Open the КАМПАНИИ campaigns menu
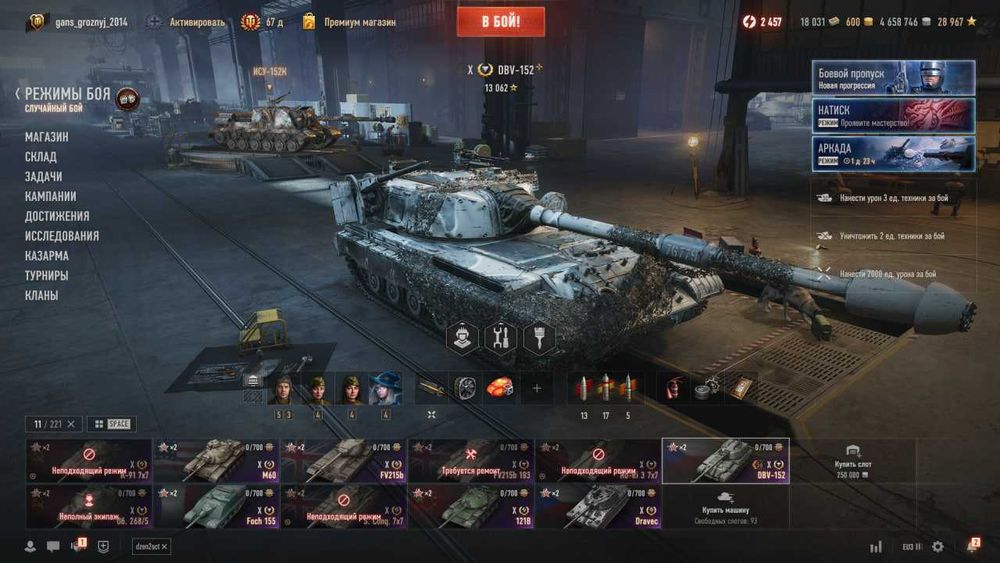 pyautogui.click(x=51, y=196)
